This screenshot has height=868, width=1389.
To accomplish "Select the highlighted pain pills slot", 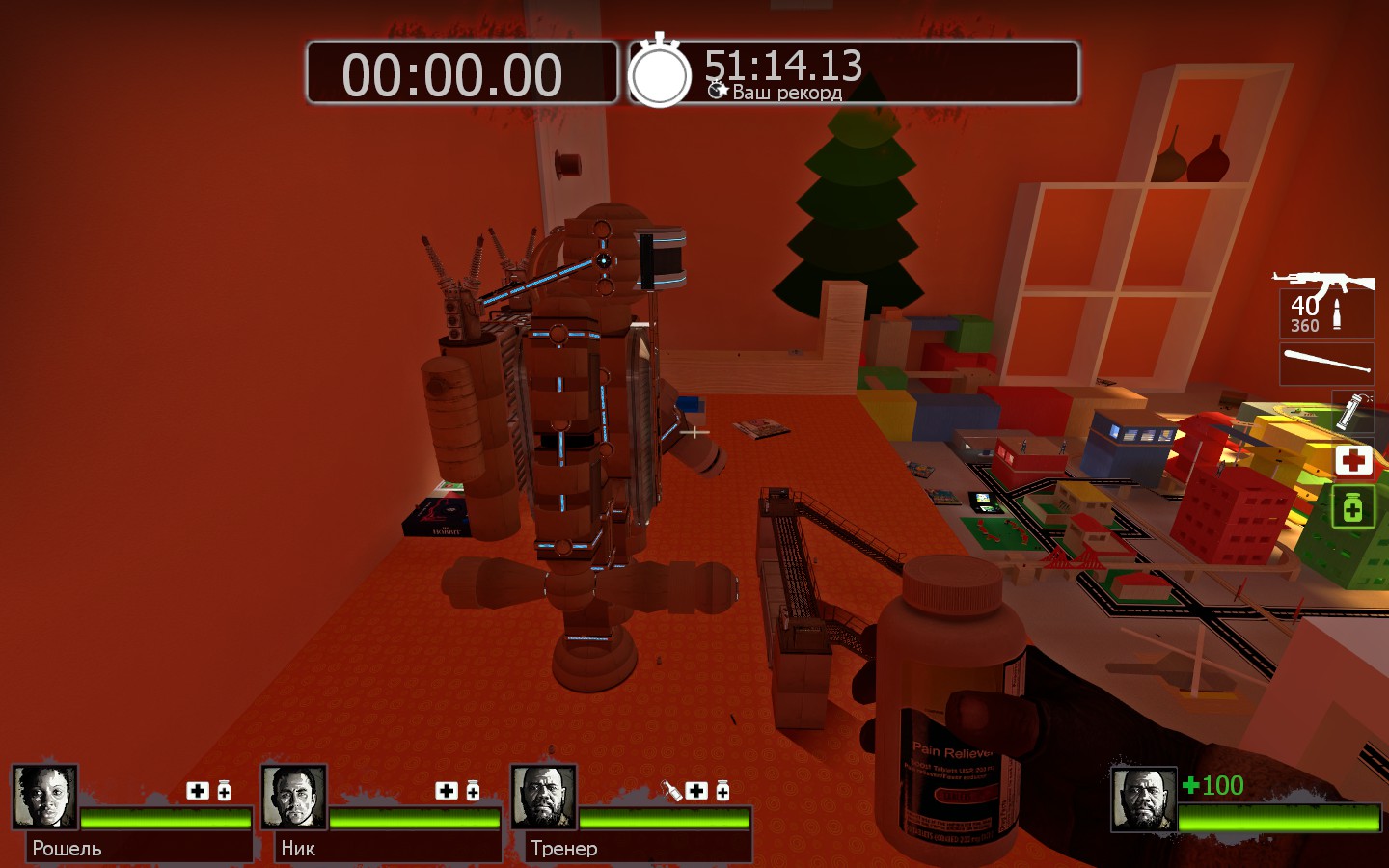I will (1352, 506).
